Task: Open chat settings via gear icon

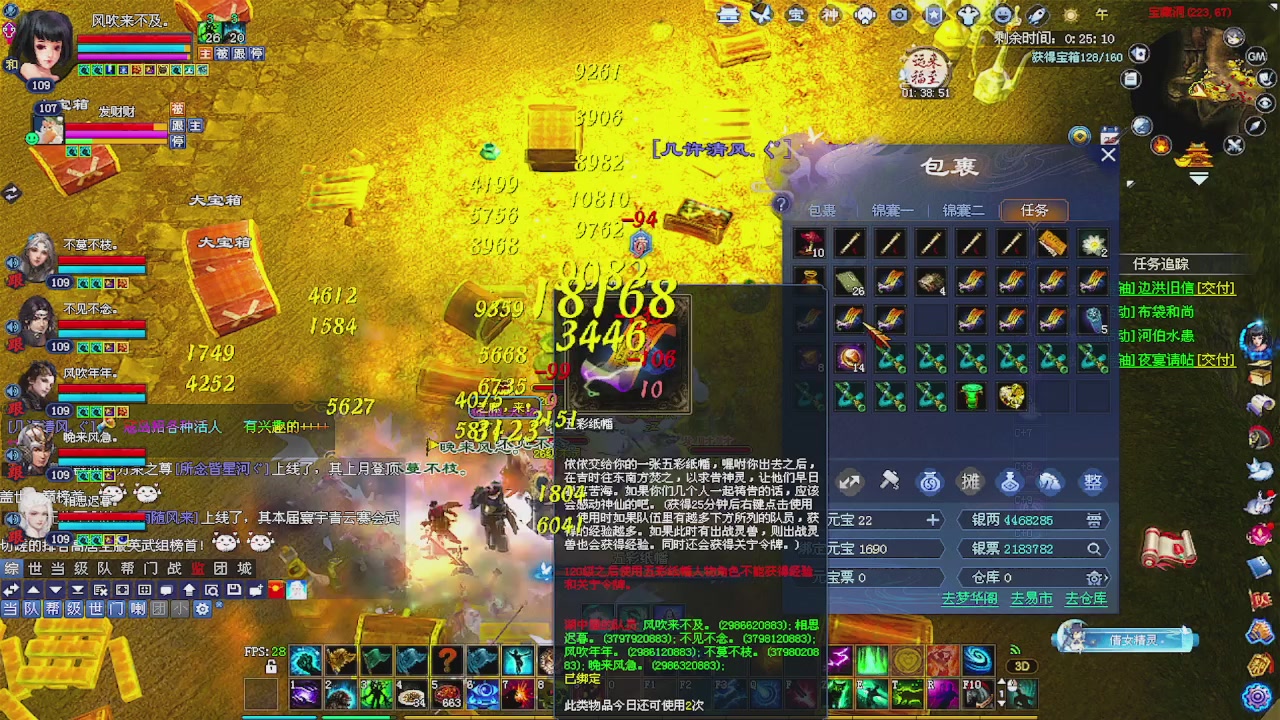Action: point(203,609)
